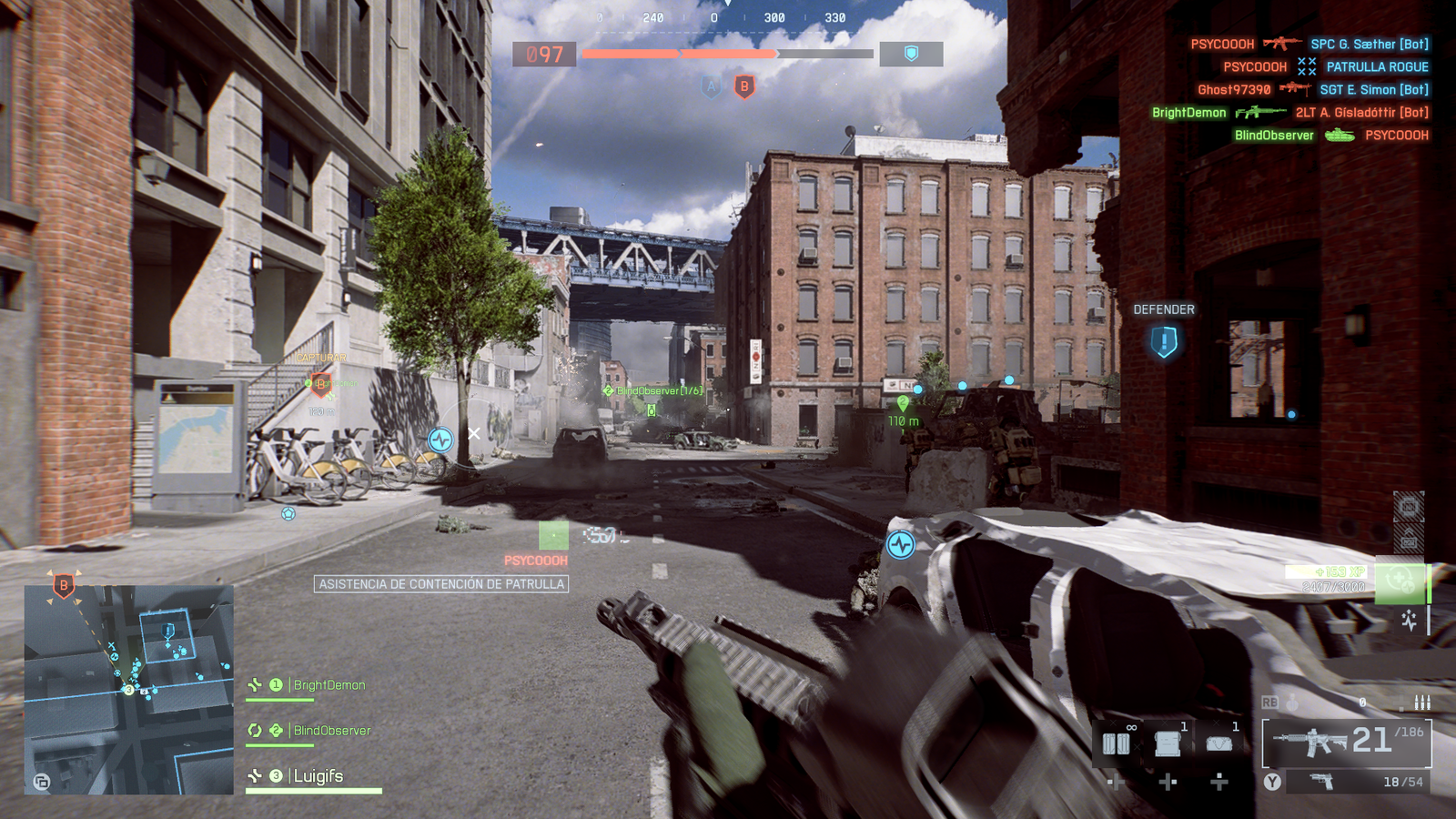The height and width of the screenshot is (819, 1456).
Task: Select the medical bag gadget slot
Action: click(1218, 743)
